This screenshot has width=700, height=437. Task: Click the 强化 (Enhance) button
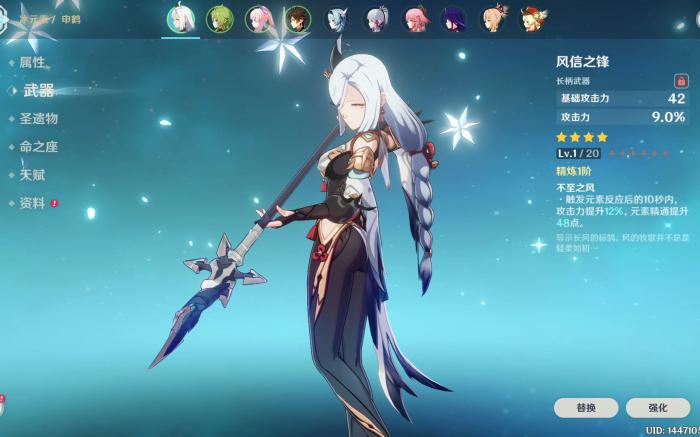pos(657,408)
